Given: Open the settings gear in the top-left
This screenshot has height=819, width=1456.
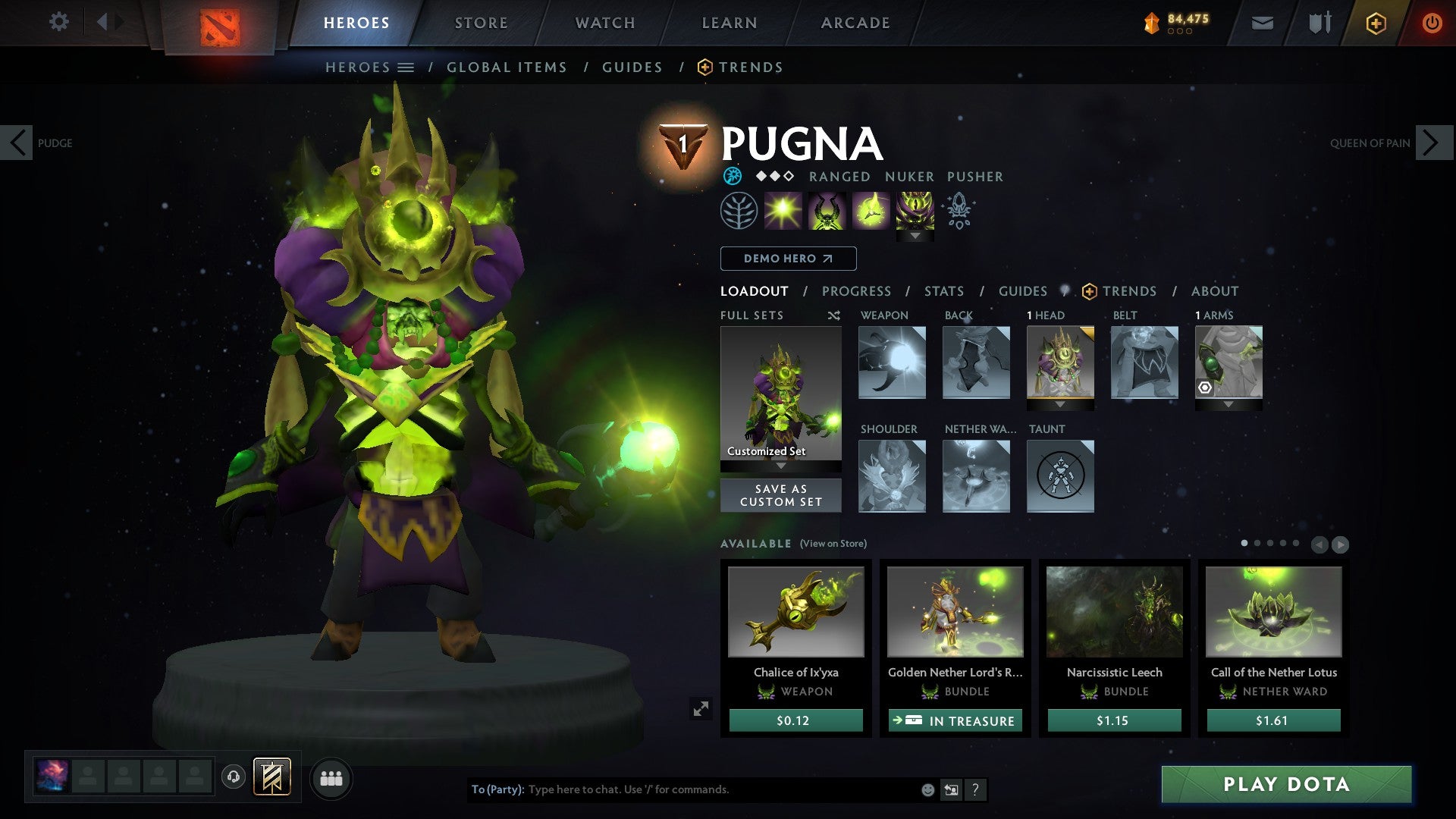Looking at the screenshot, I should click(58, 22).
